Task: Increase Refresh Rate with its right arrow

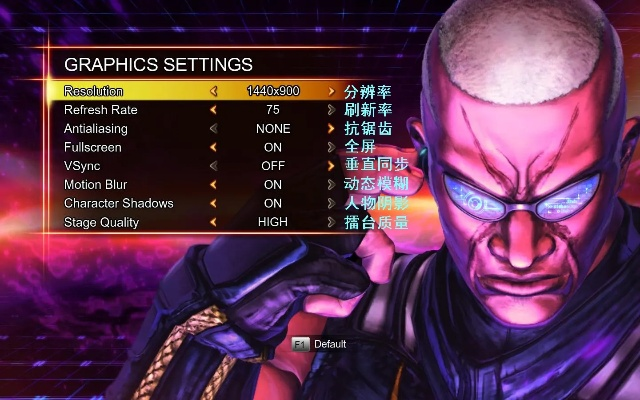Action: tap(331, 110)
